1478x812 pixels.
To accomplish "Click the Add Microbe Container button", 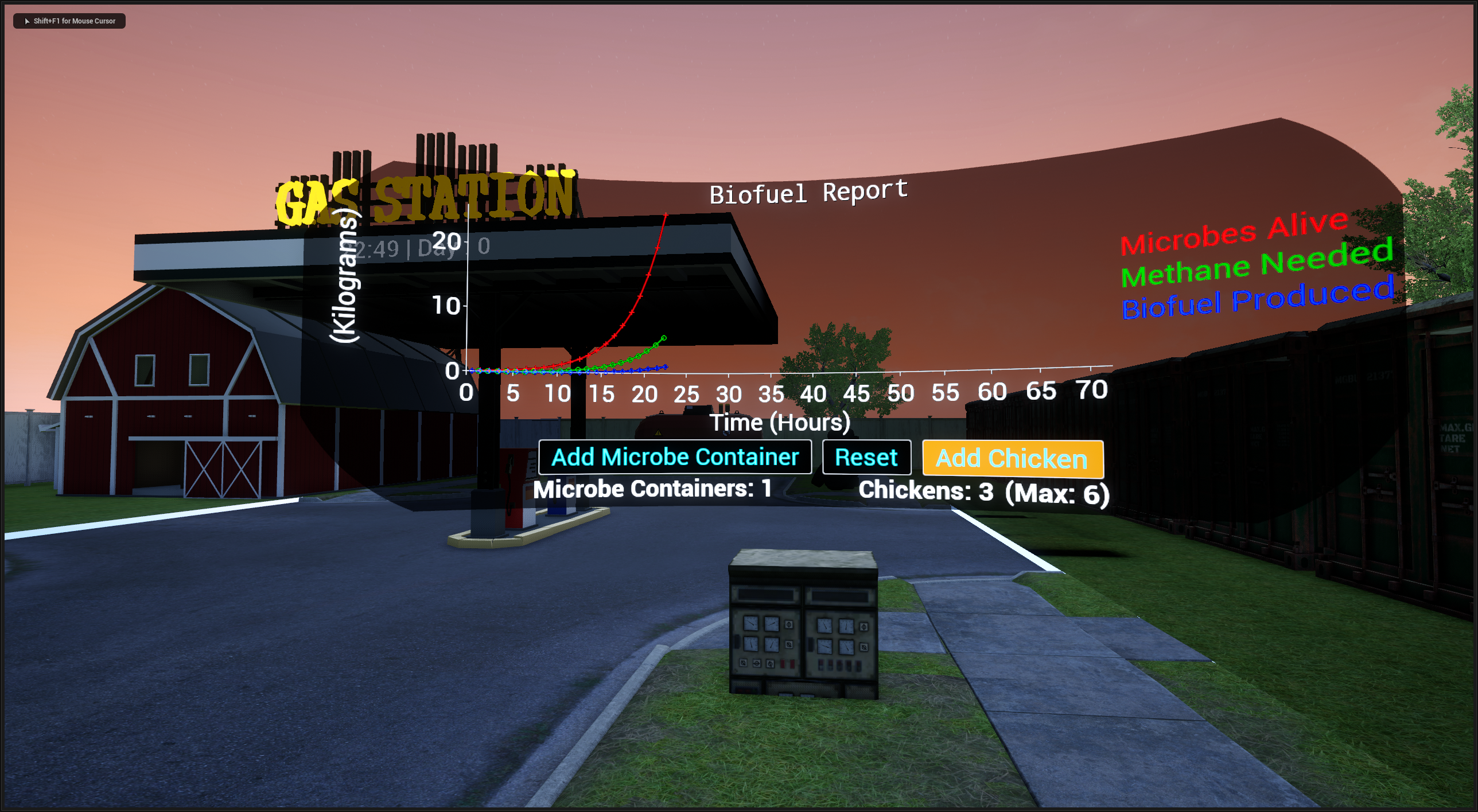I will 675,457.
